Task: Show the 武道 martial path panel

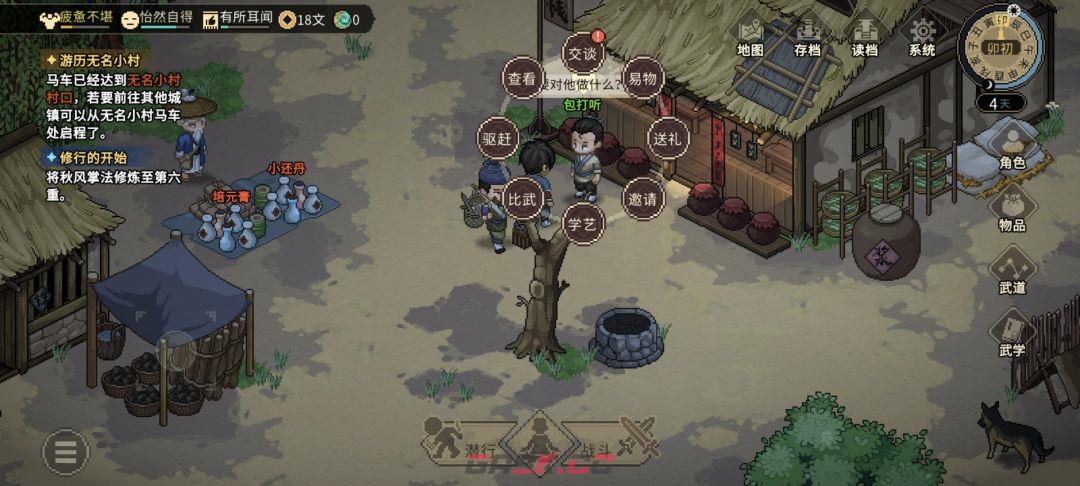Action: (x=1011, y=271)
